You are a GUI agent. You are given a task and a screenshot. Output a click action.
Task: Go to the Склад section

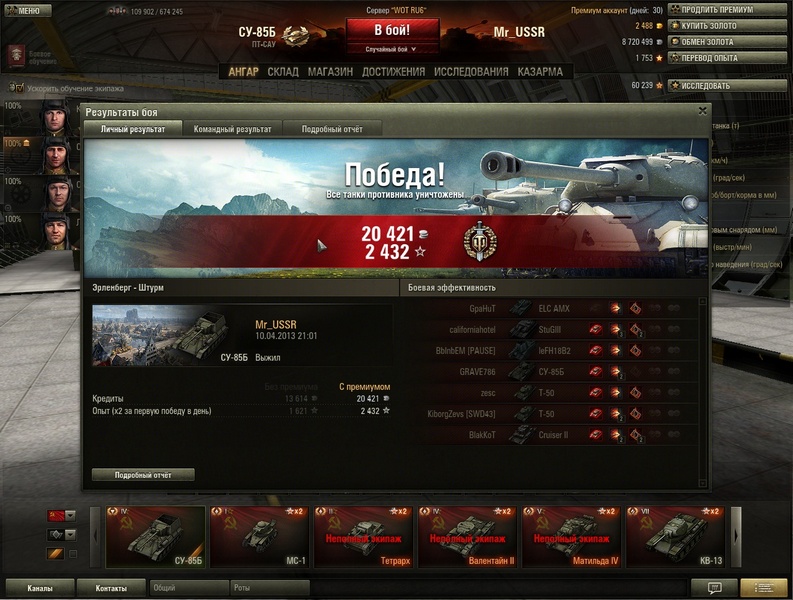click(283, 72)
